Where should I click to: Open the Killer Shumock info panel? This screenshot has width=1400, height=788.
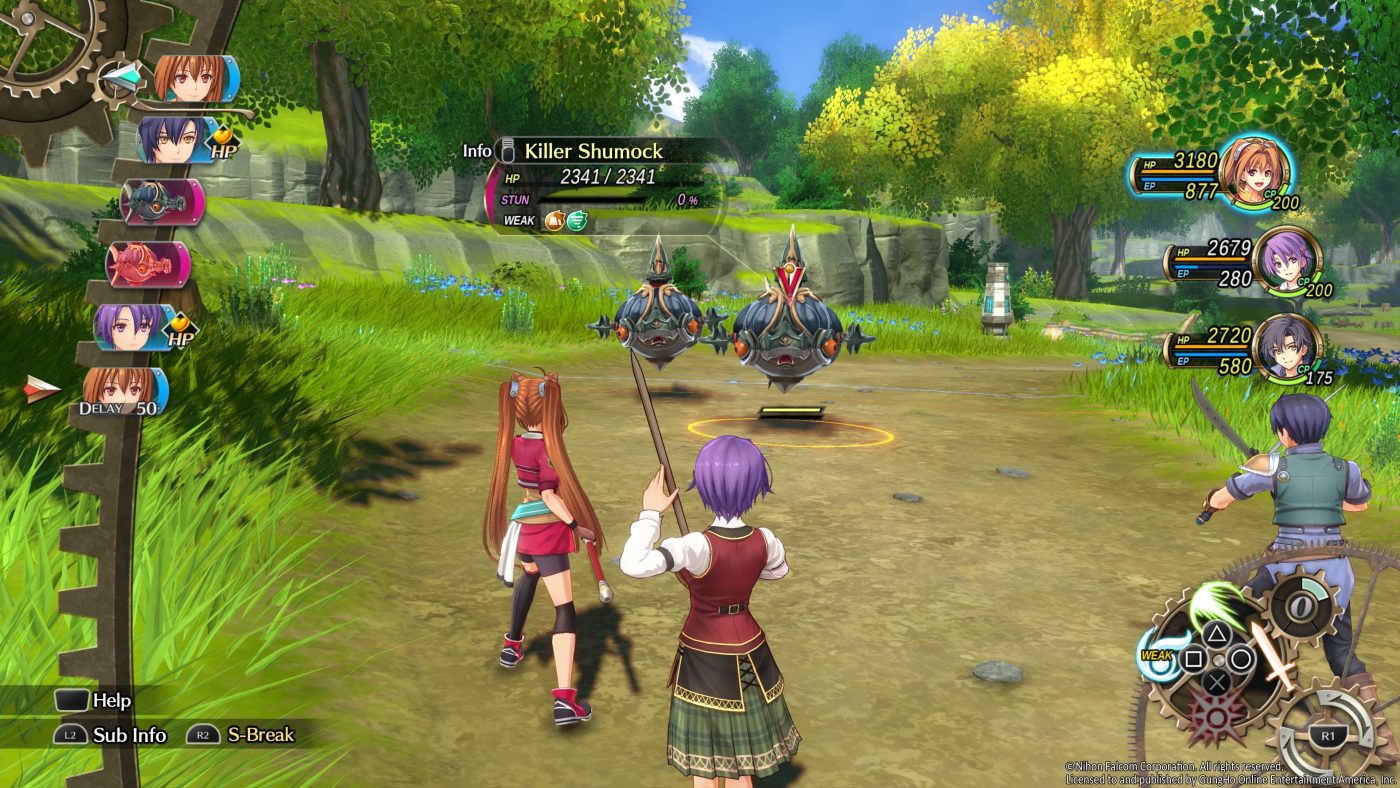480,151
